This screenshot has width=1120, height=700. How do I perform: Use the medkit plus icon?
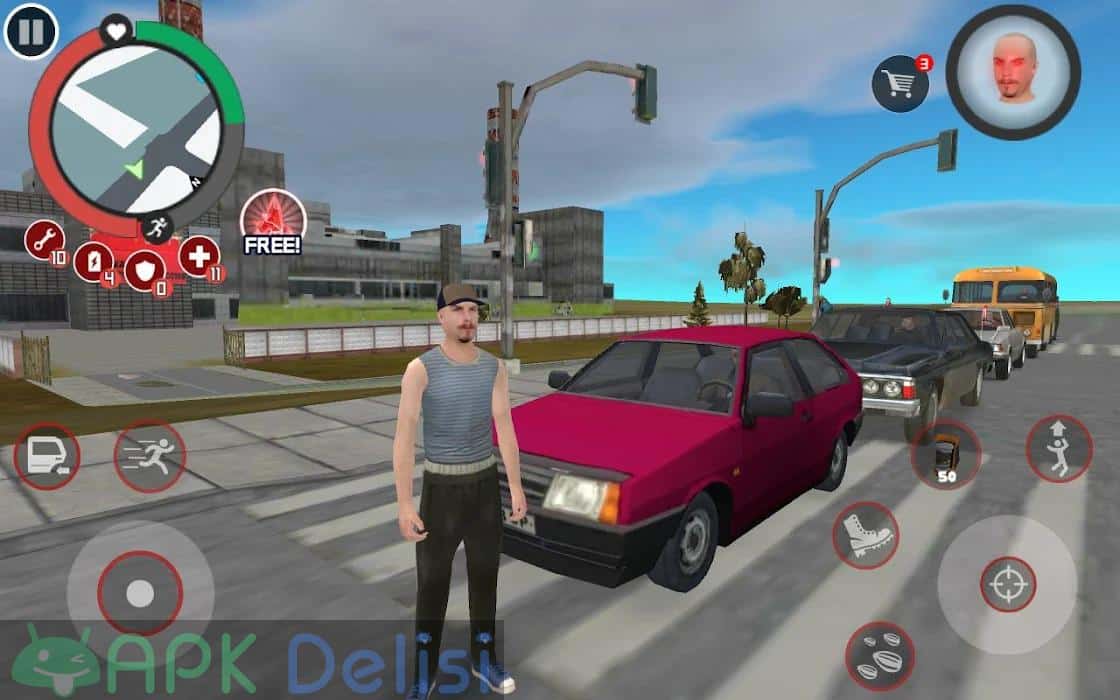(199, 257)
